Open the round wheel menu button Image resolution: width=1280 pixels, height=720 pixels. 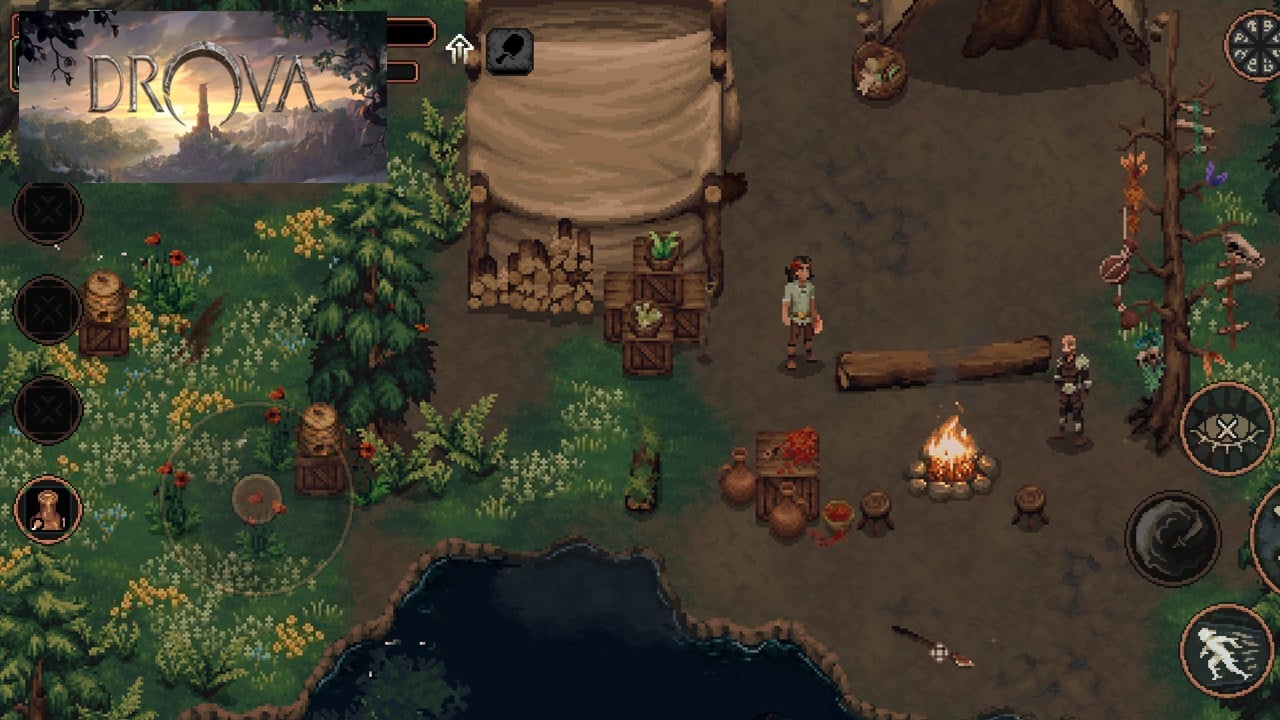click(1255, 45)
